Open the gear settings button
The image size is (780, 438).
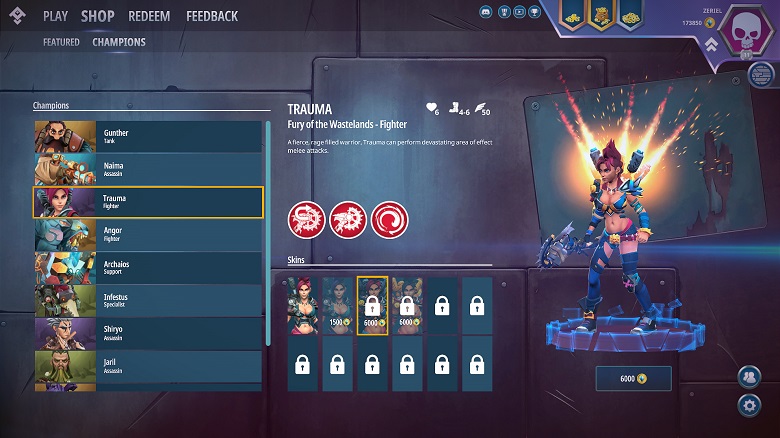tap(748, 405)
